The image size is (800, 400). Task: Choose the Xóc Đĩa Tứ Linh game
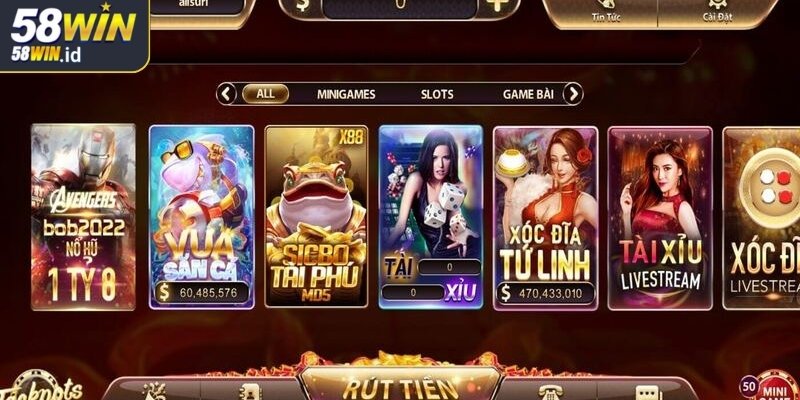545,217
